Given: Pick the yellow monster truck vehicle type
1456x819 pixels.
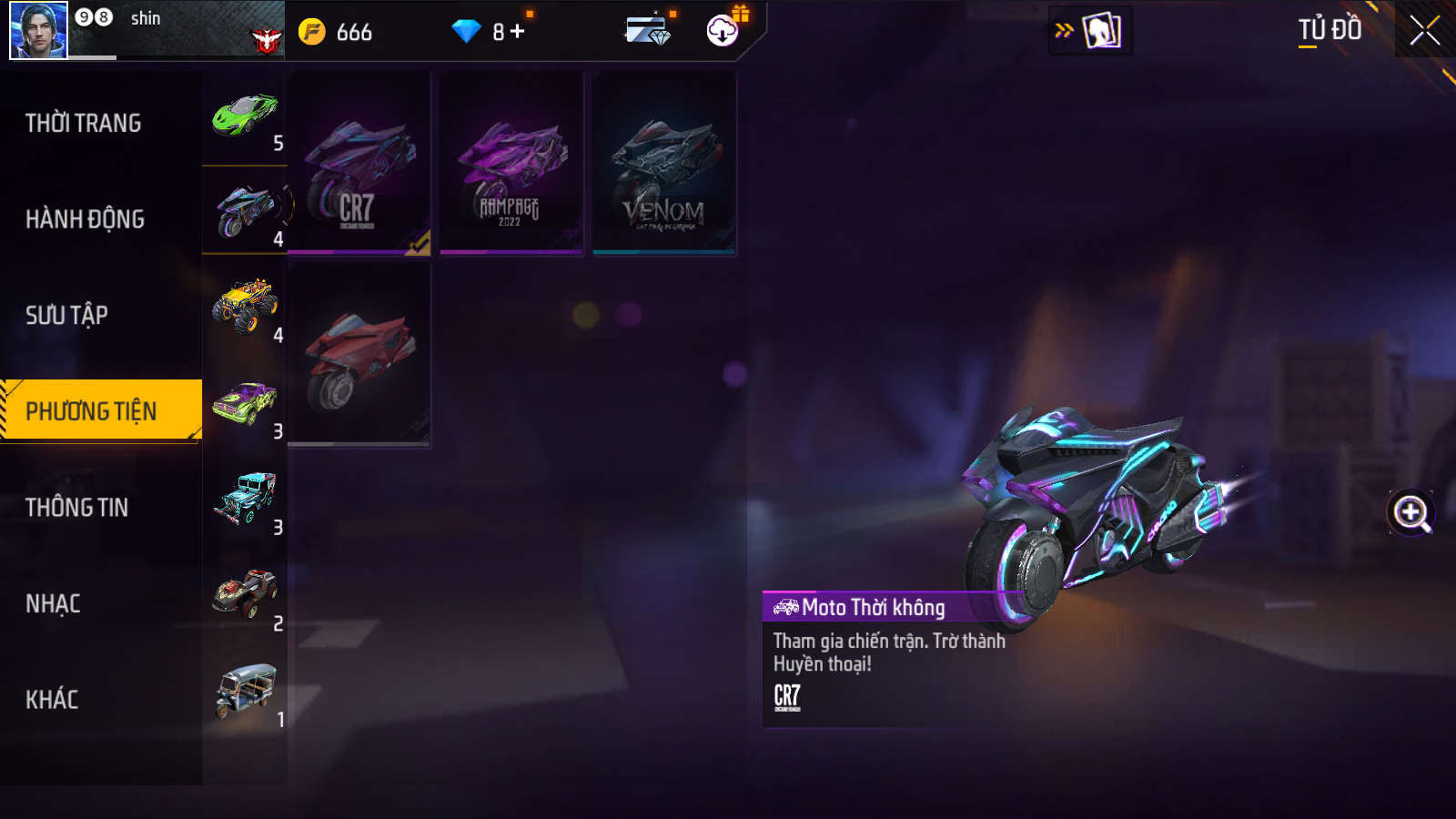Looking at the screenshot, I should (x=245, y=308).
